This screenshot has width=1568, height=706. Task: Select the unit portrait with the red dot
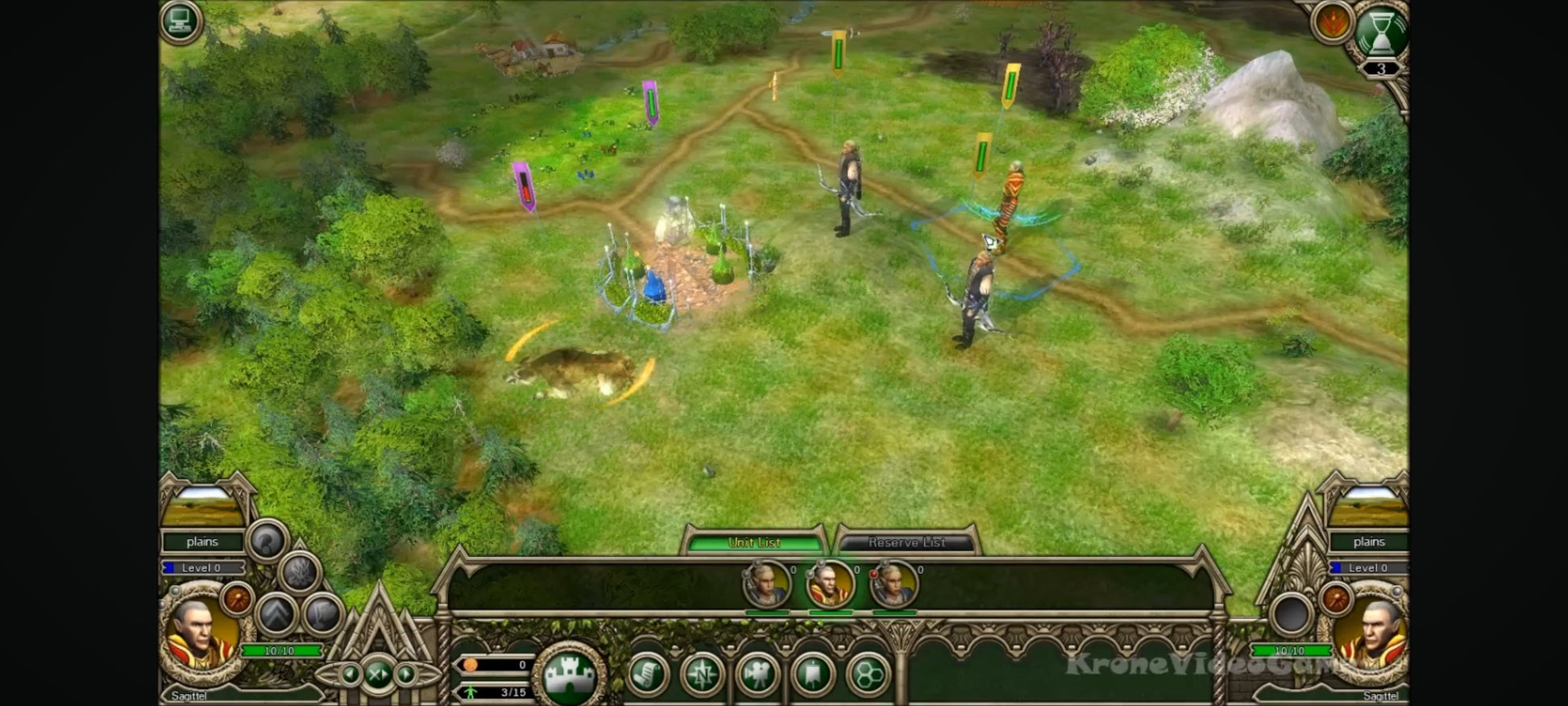point(894,584)
